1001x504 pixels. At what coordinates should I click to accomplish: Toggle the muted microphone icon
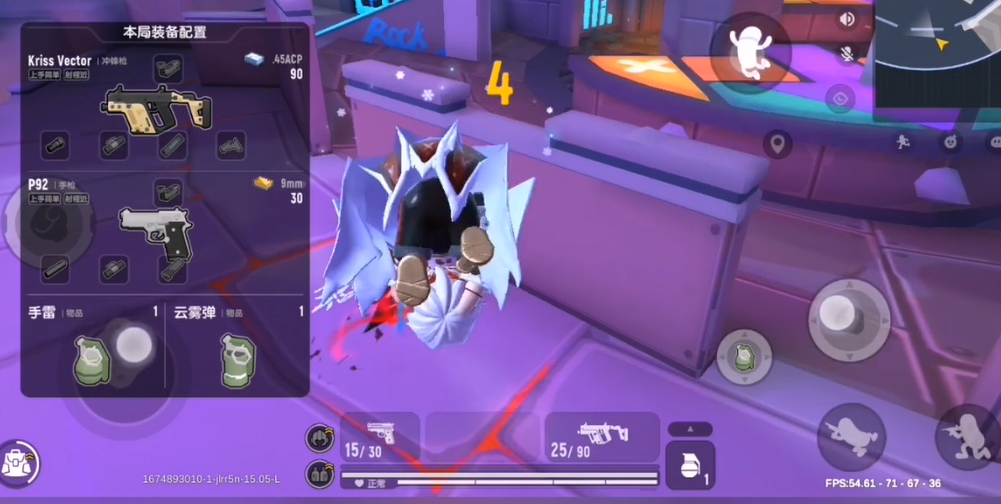[847, 54]
